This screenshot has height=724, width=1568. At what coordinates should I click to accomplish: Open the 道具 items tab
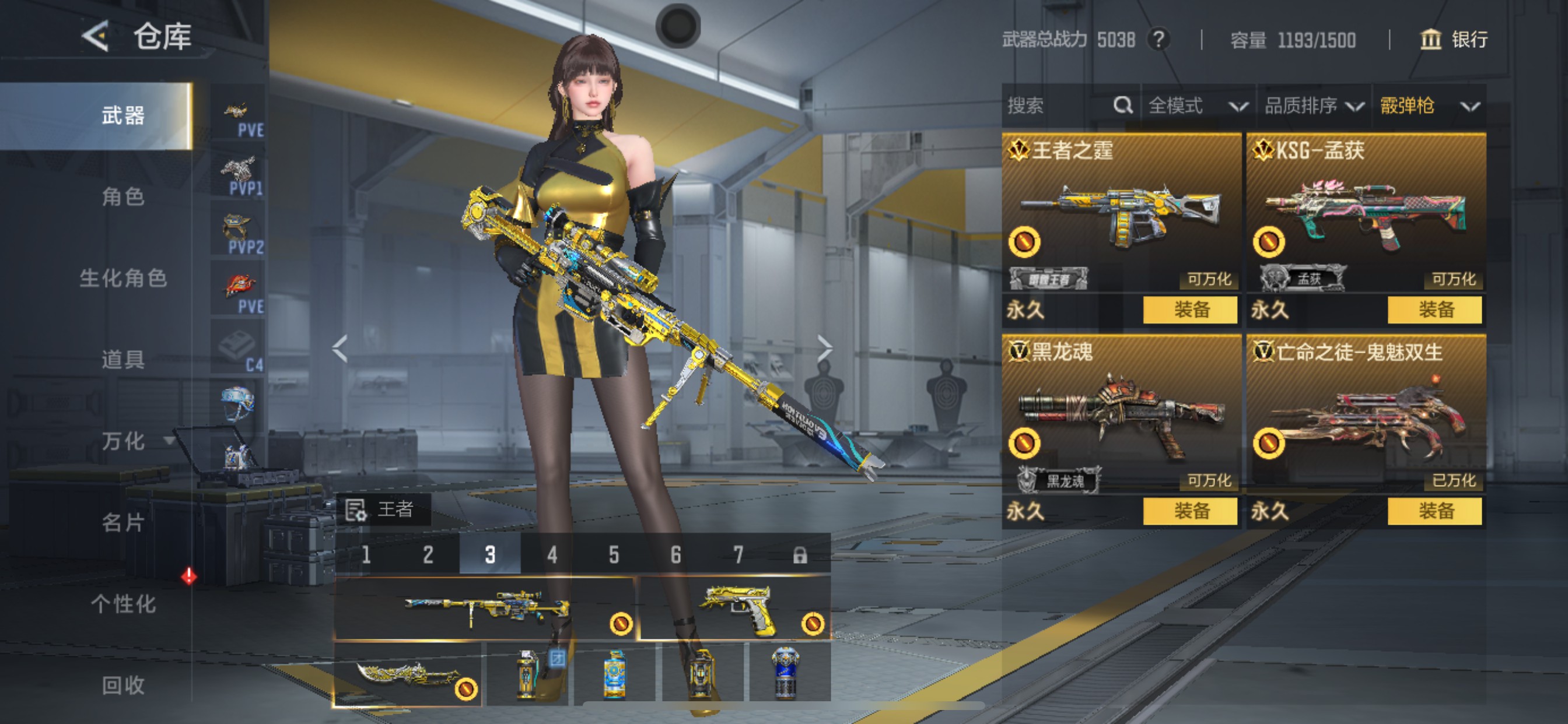[x=123, y=360]
